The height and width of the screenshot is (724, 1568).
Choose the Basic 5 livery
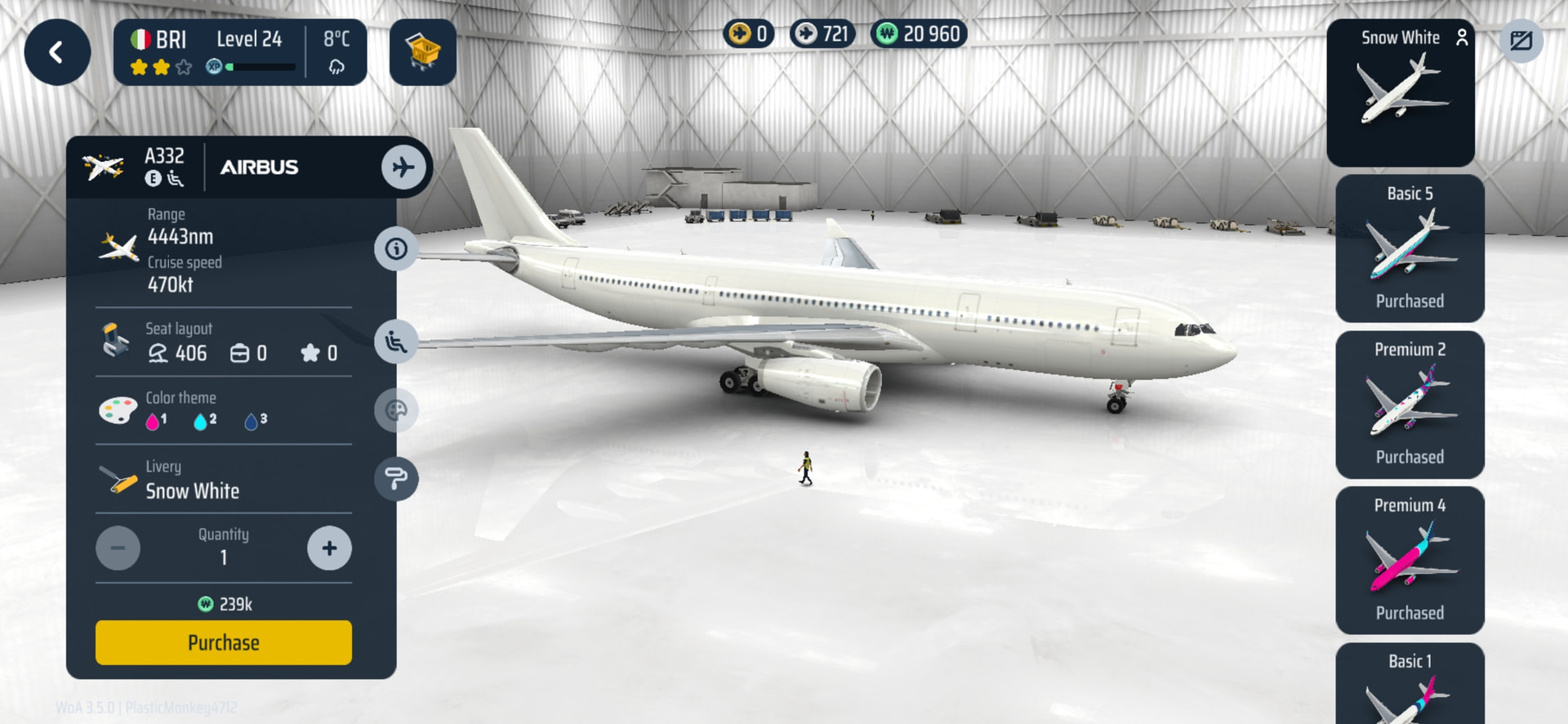tap(1410, 248)
